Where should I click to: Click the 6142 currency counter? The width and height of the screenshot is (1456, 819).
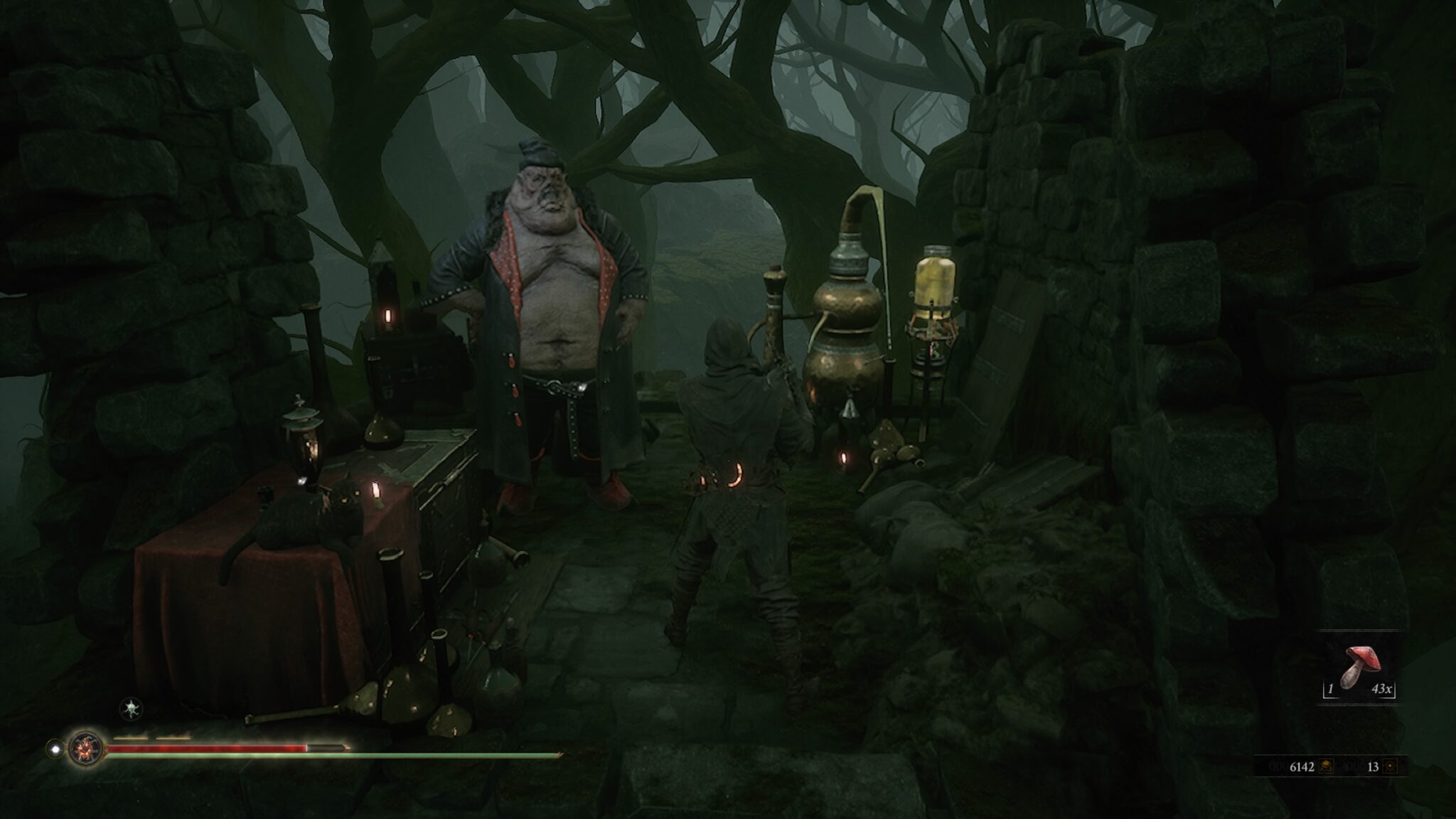pos(1302,766)
